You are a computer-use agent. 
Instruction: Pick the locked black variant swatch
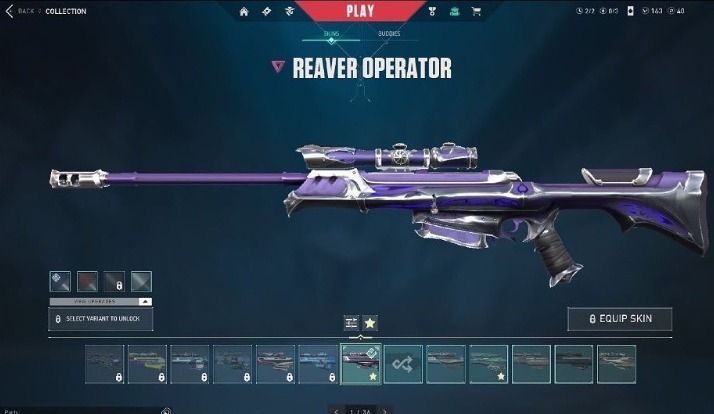pyautogui.click(x=114, y=281)
